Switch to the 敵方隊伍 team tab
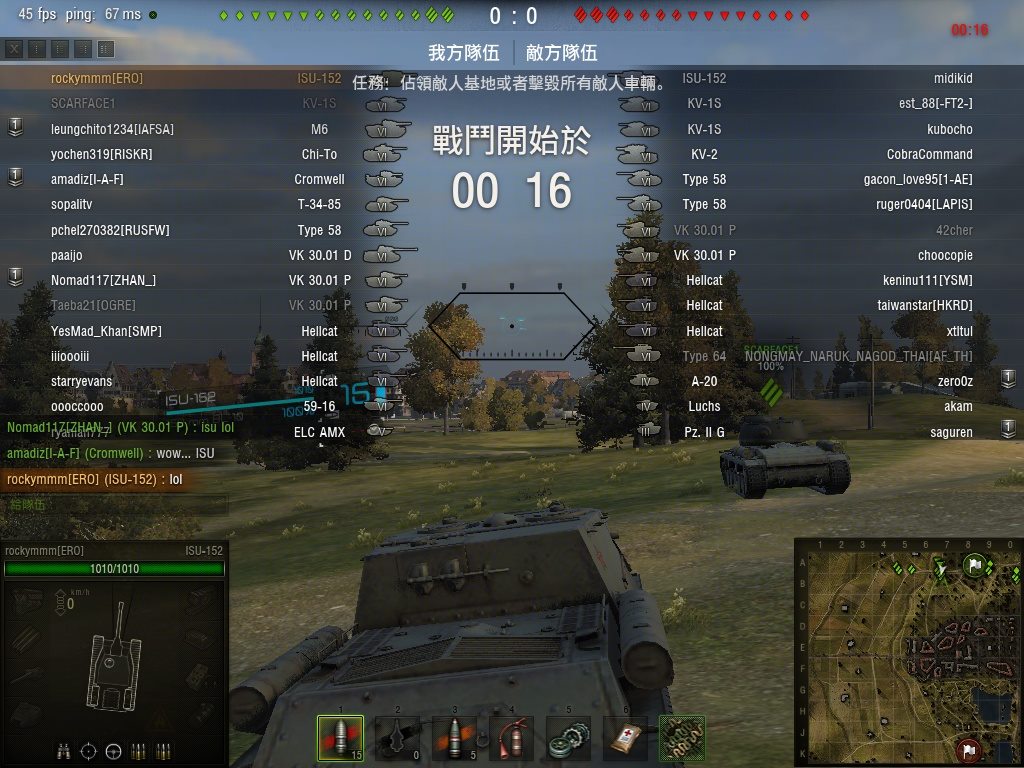This screenshot has width=1024, height=768. 560,53
